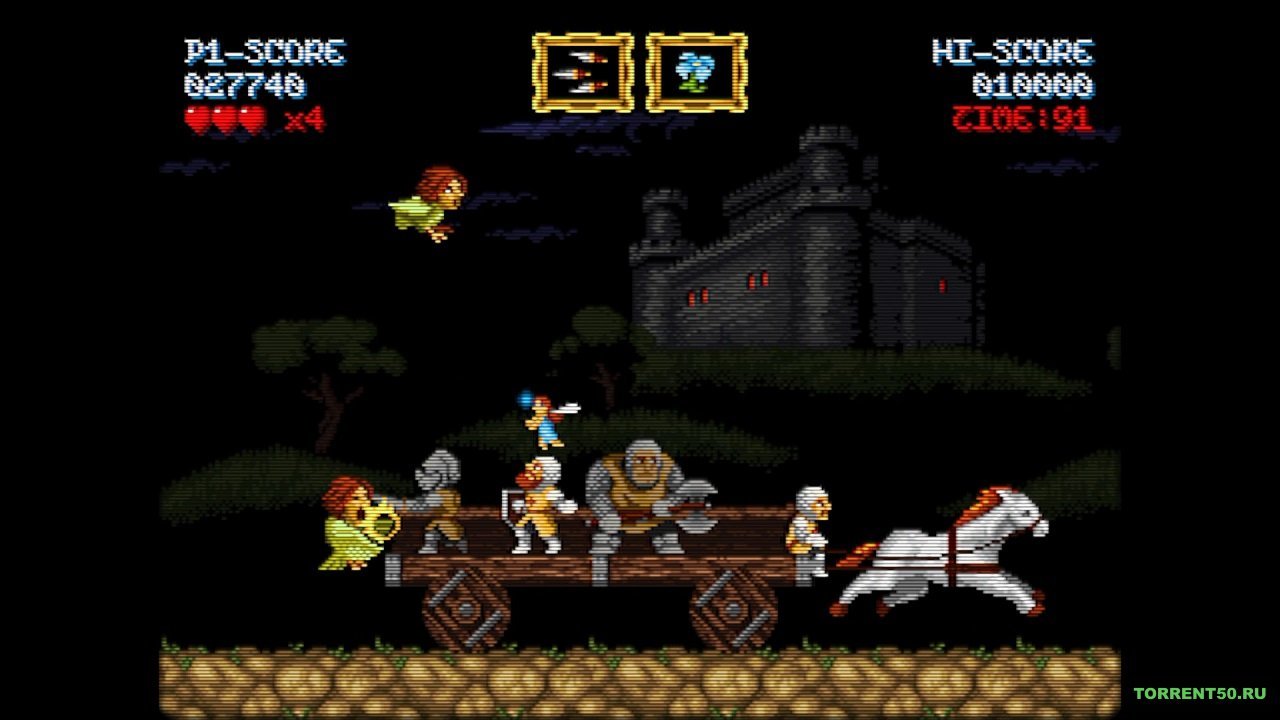Select the dagger weapon icon in the framed HUD
The width and height of the screenshot is (1280, 720).
point(584,70)
